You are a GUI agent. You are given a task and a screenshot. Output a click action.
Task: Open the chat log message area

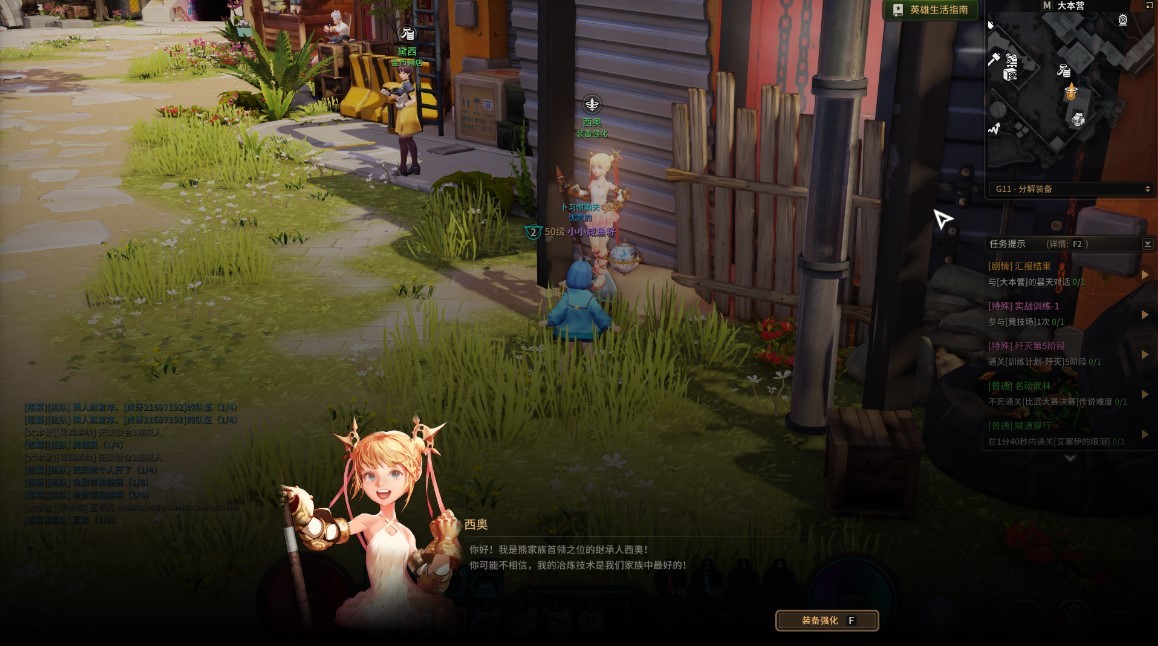click(x=130, y=464)
